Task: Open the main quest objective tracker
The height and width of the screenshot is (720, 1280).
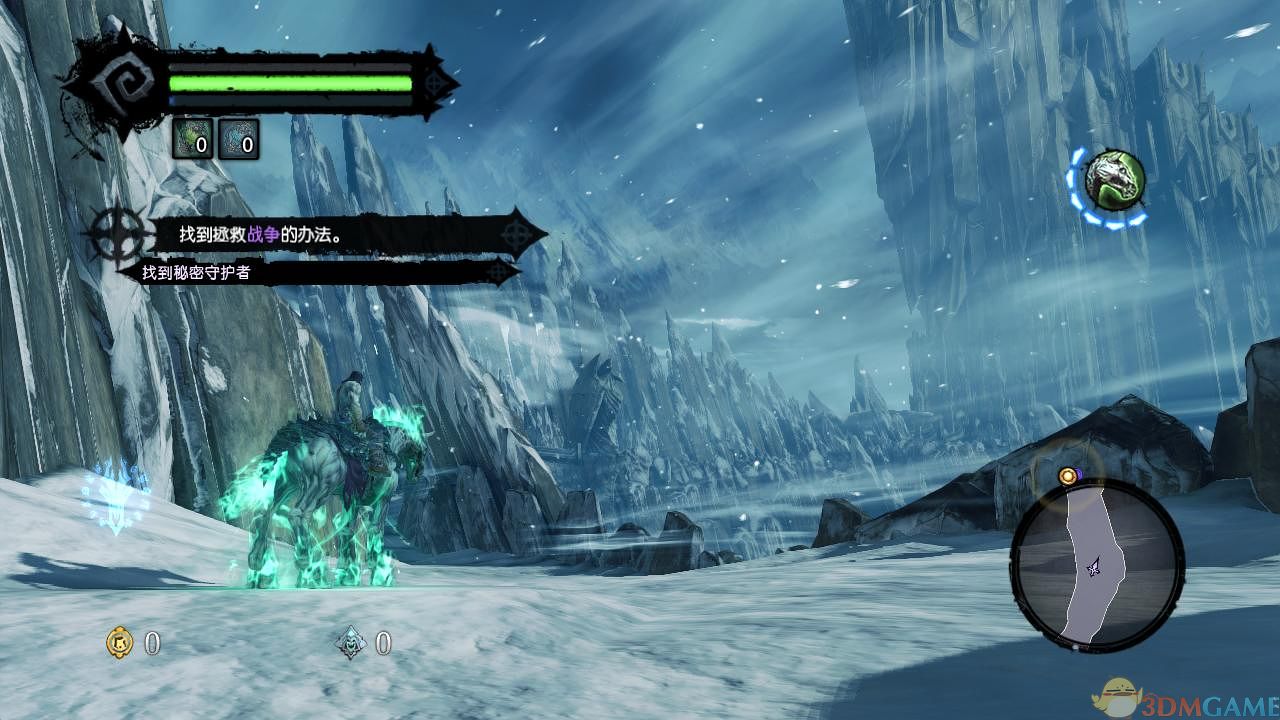Action: pos(330,236)
